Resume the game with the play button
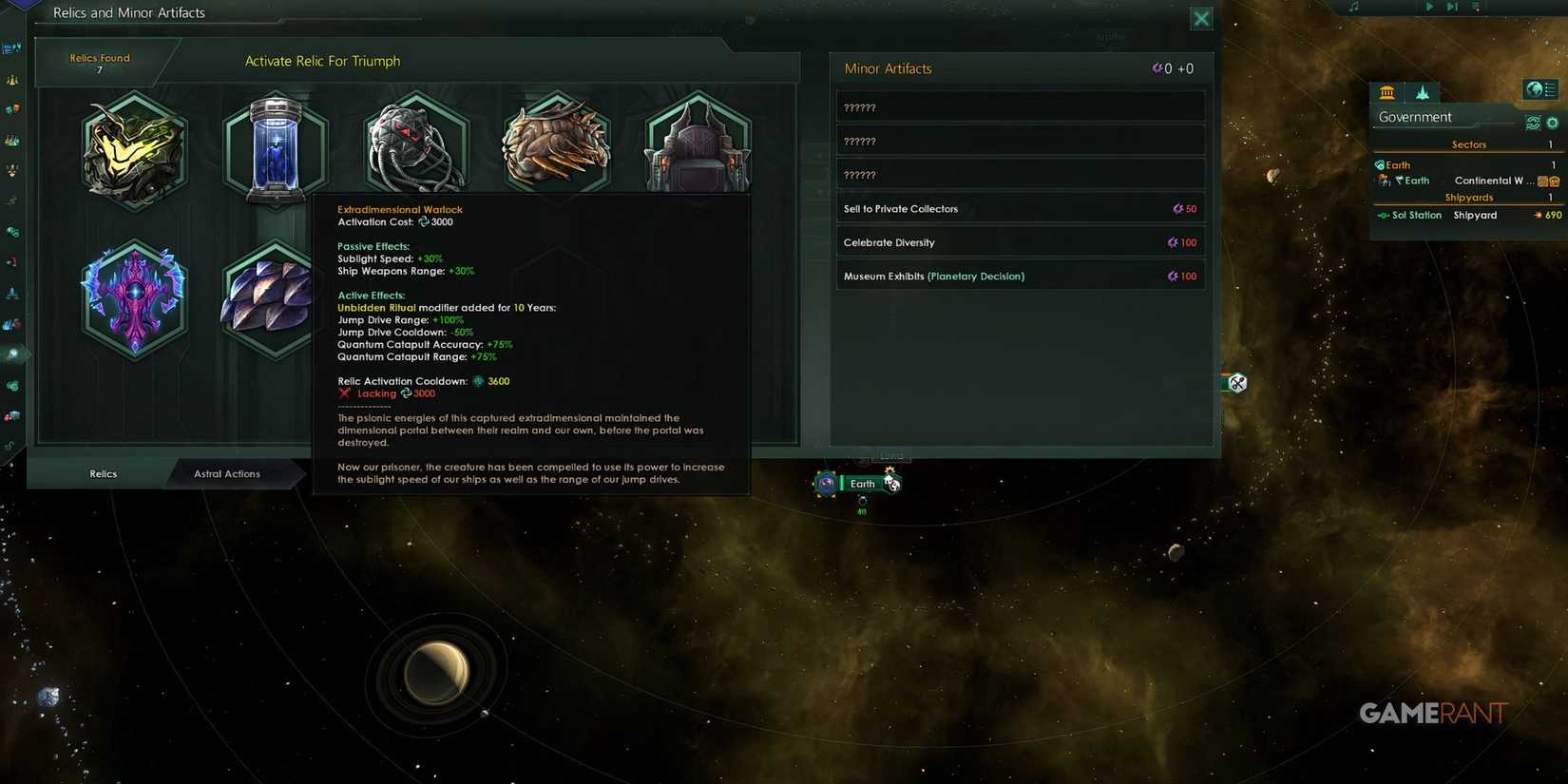 click(1429, 7)
